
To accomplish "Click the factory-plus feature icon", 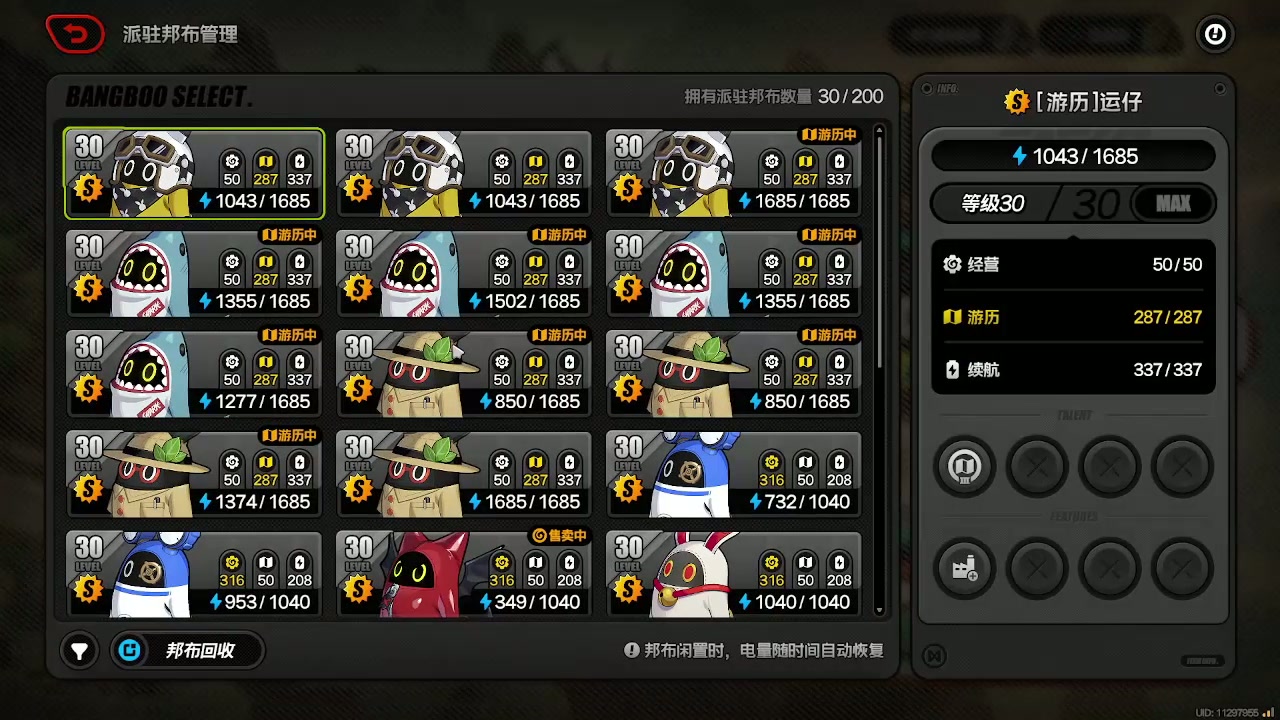I will 964,568.
